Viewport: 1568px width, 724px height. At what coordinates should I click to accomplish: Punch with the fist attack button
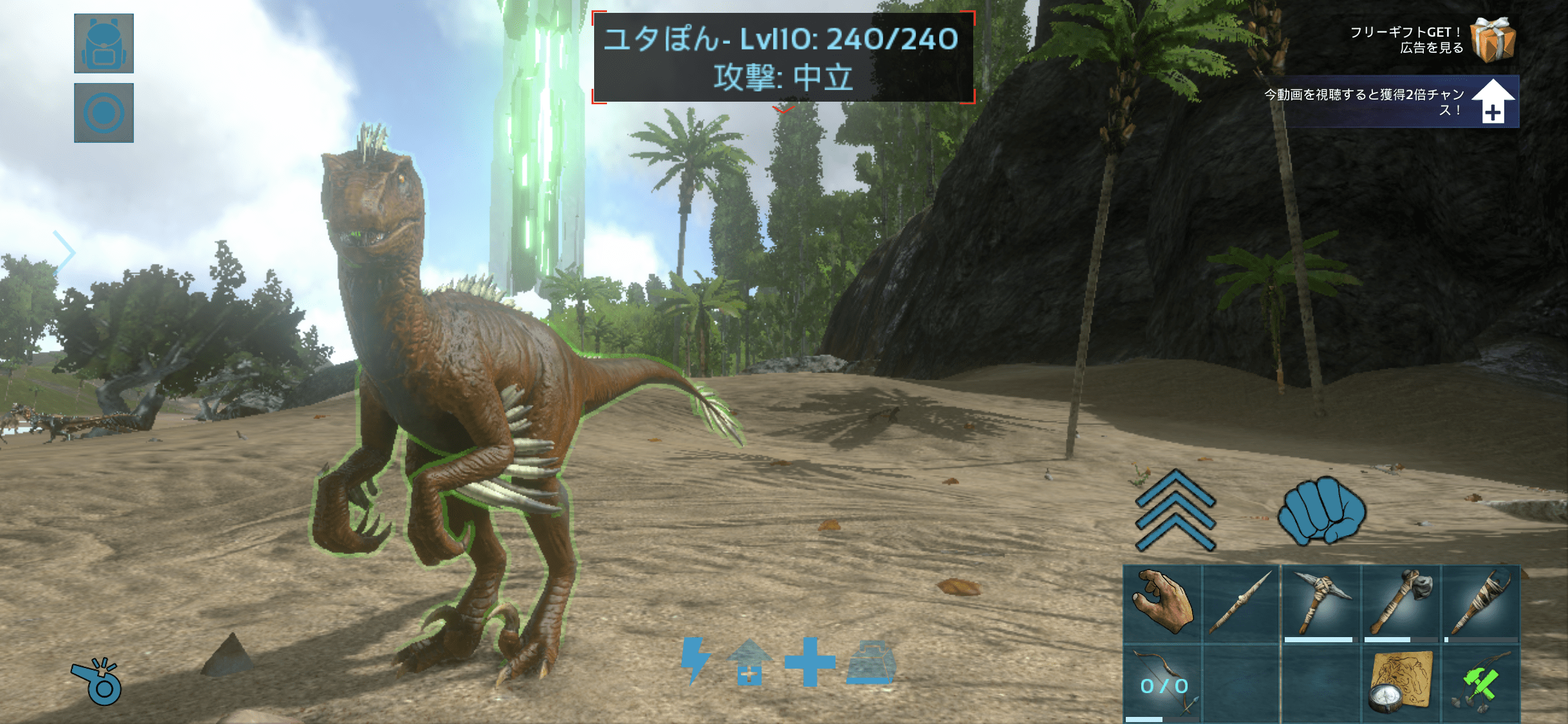[1321, 510]
